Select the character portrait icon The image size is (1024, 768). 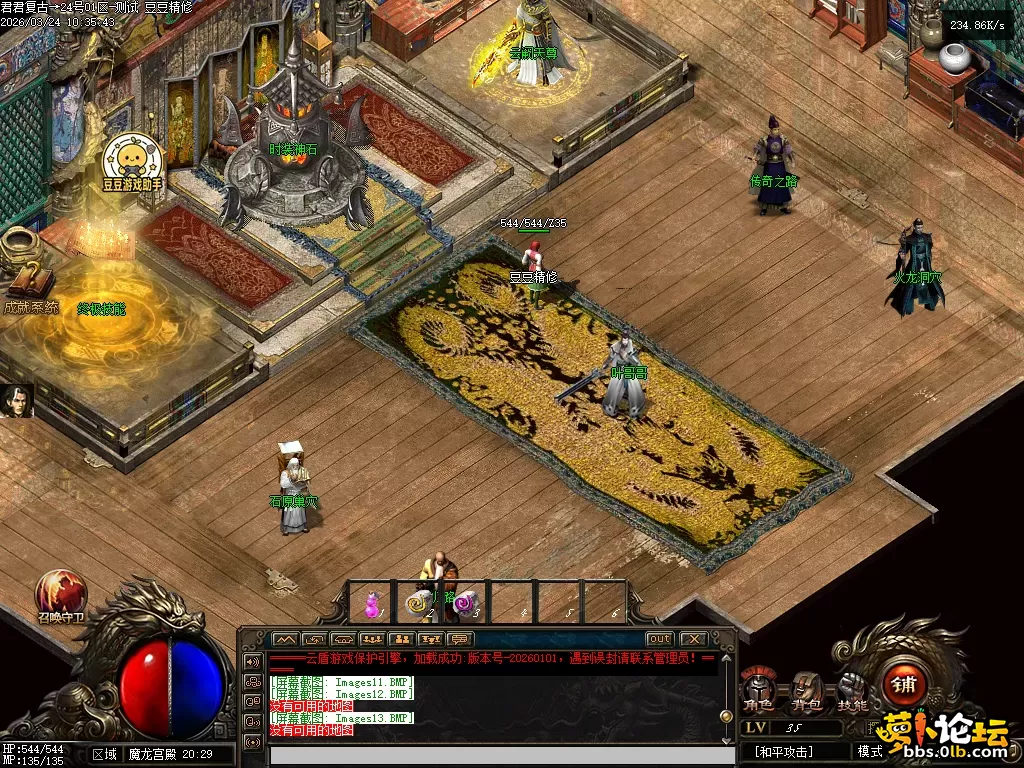tap(17, 400)
